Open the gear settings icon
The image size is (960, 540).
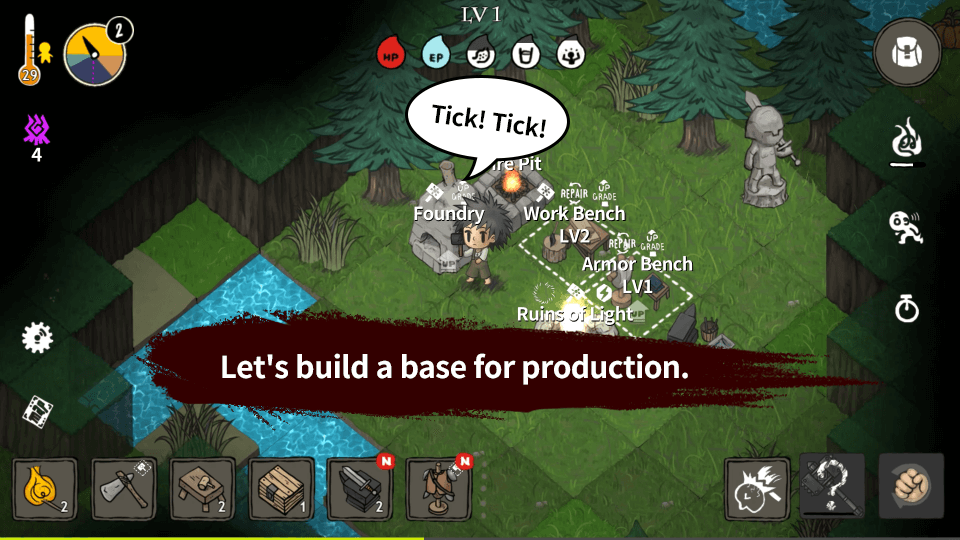pos(38,337)
